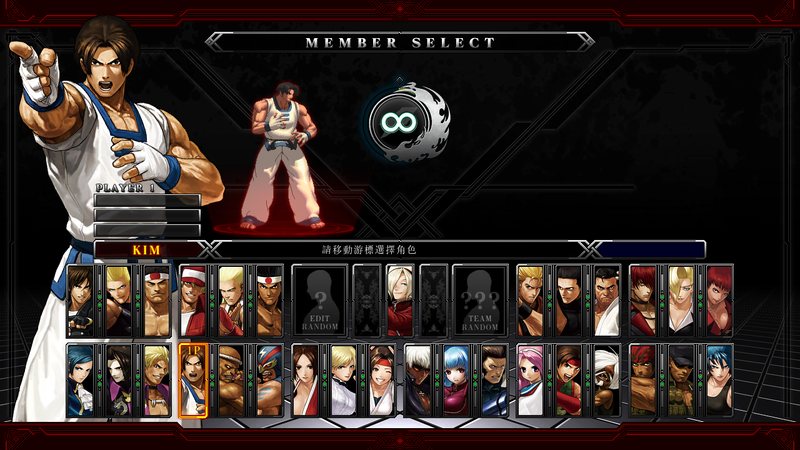Select Elisabeth's blue-haired portrait
This screenshot has height=450, width=800.
[x=81, y=380]
